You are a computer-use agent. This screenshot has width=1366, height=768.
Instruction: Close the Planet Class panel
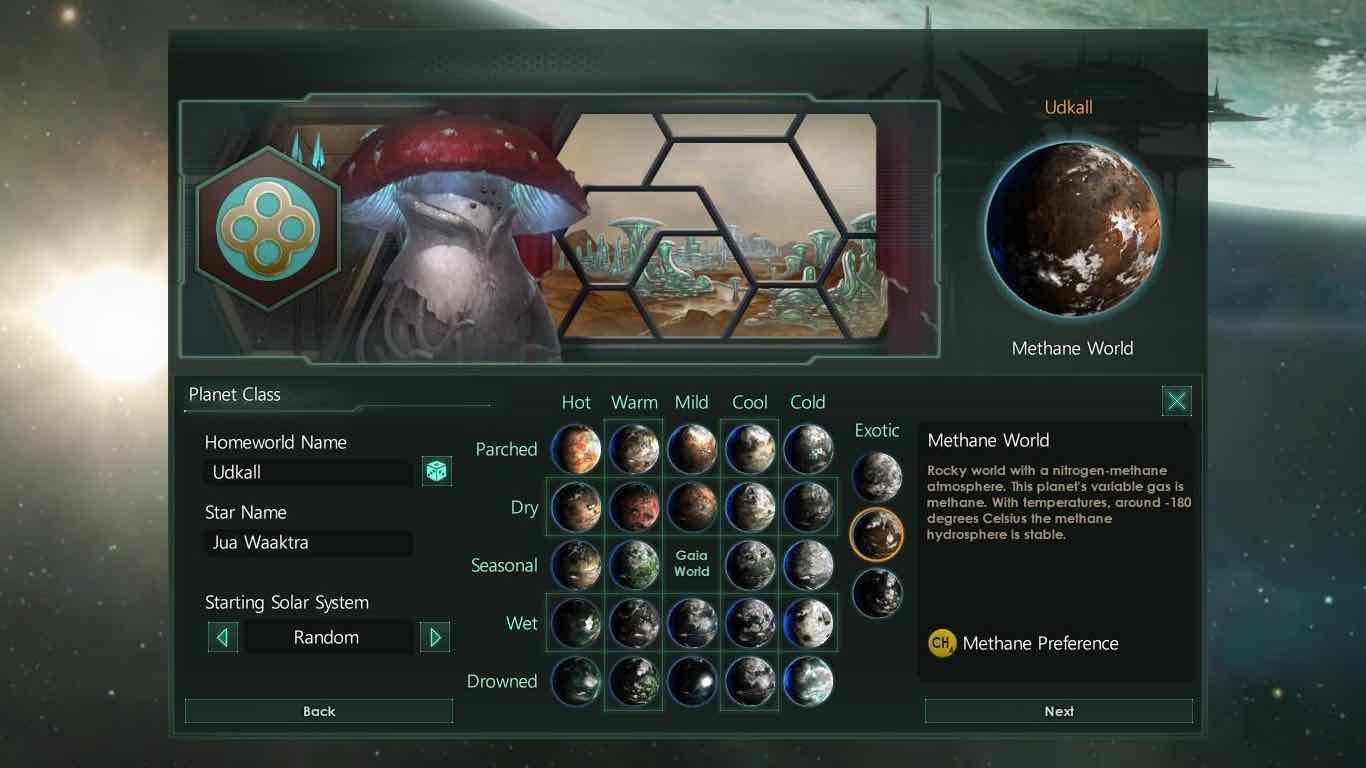click(x=1176, y=401)
